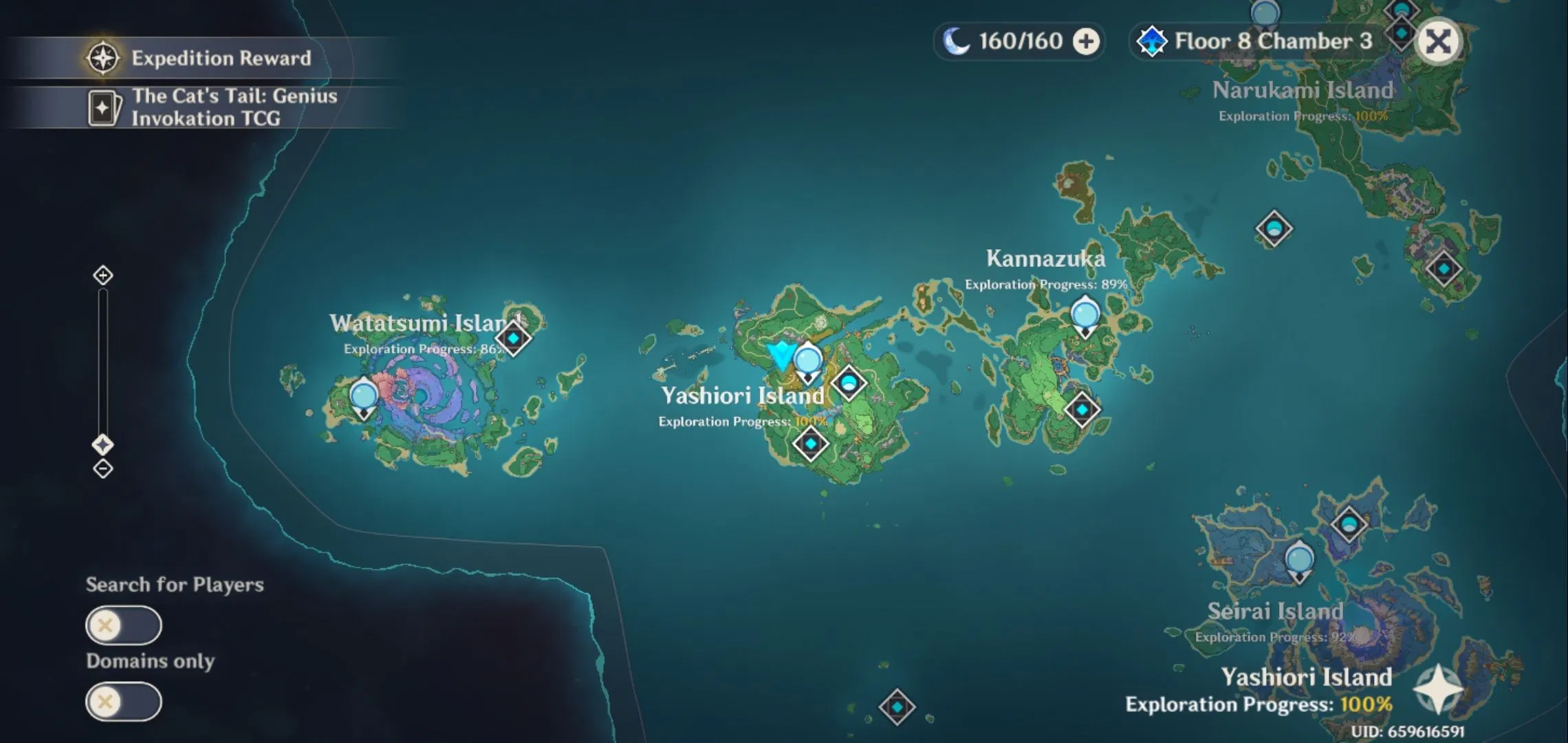
Task: Click the plus to zoom in the map
Action: (x=102, y=274)
